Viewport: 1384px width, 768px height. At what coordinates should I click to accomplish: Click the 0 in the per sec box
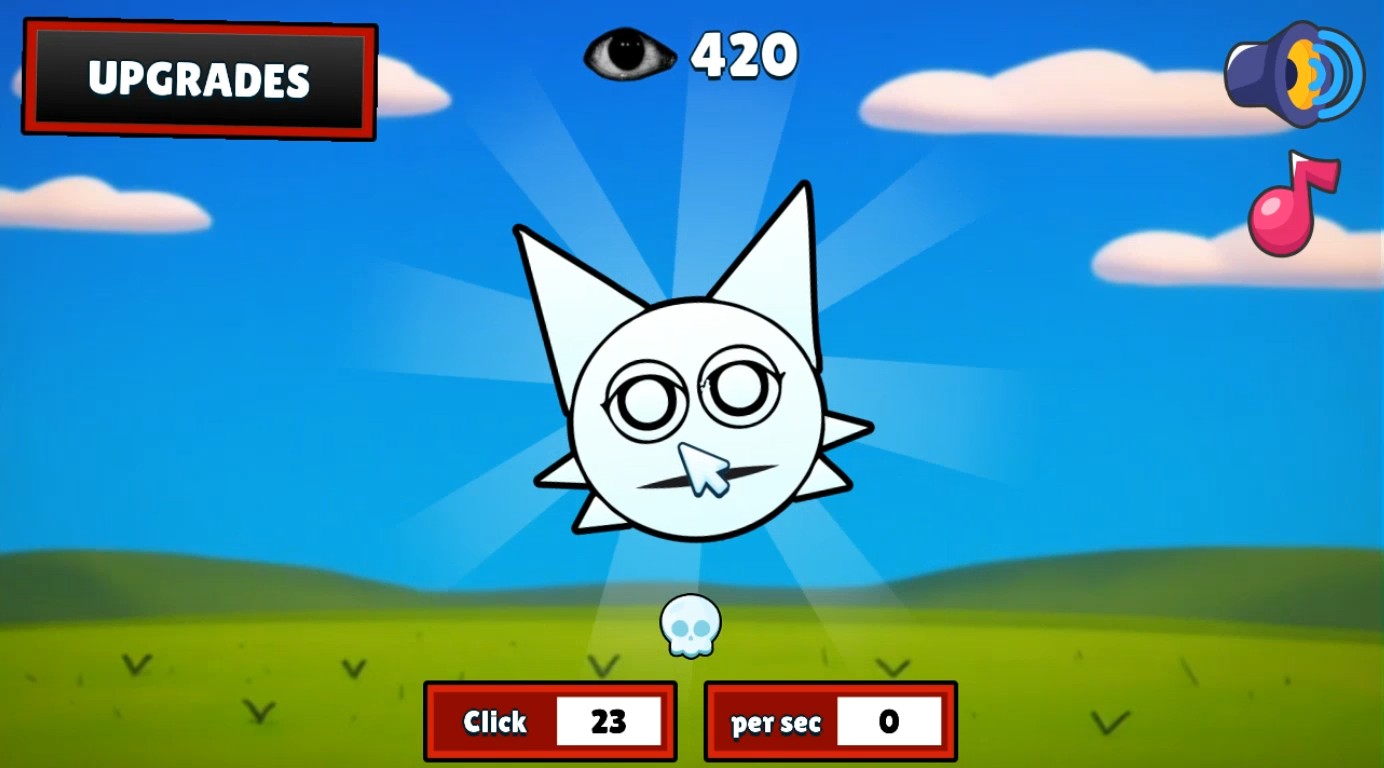(x=891, y=722)
